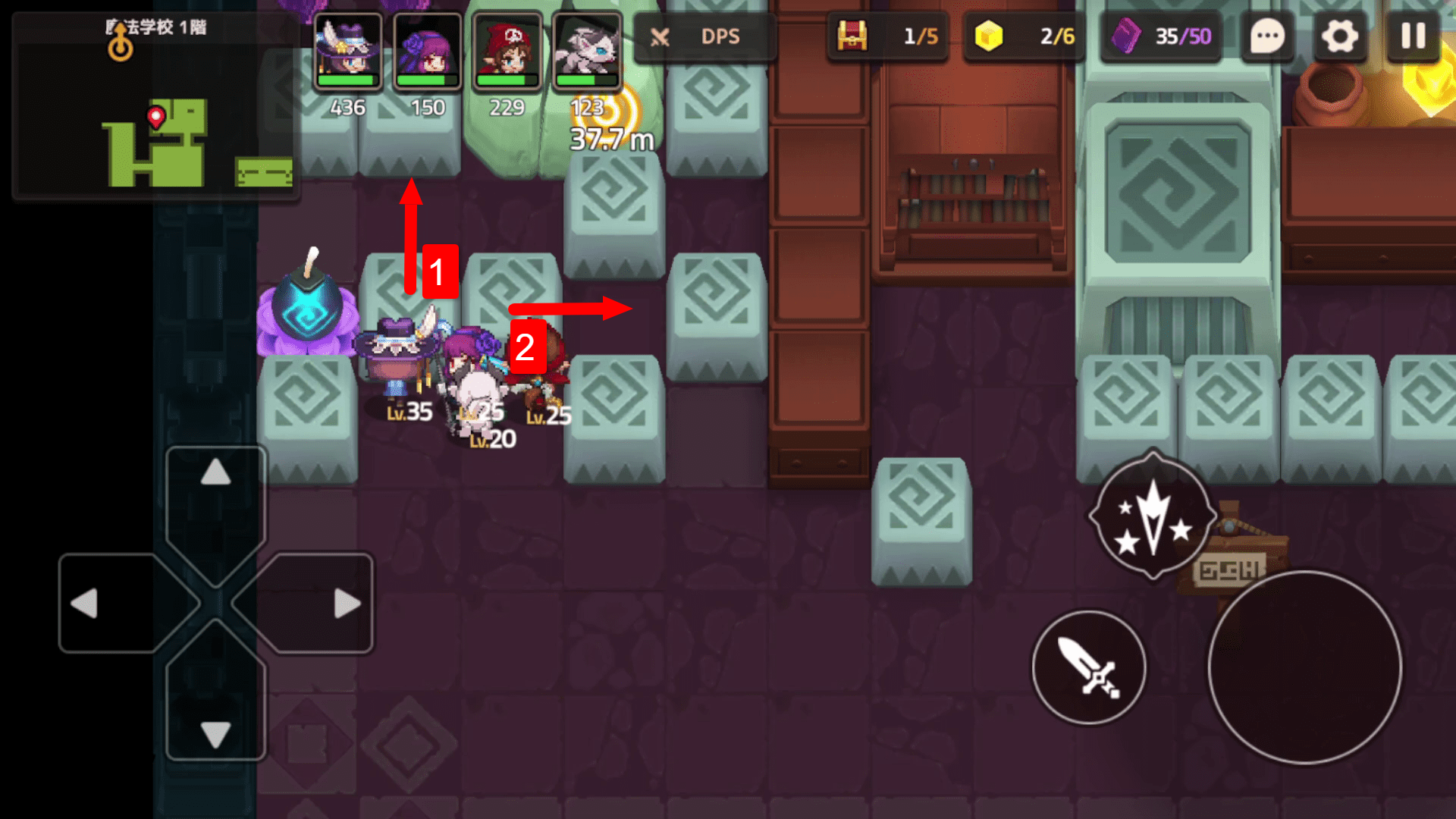The width and height of the screenshot is (1456, 819).
Task: Pause the game
Action: pos(1413,36)
